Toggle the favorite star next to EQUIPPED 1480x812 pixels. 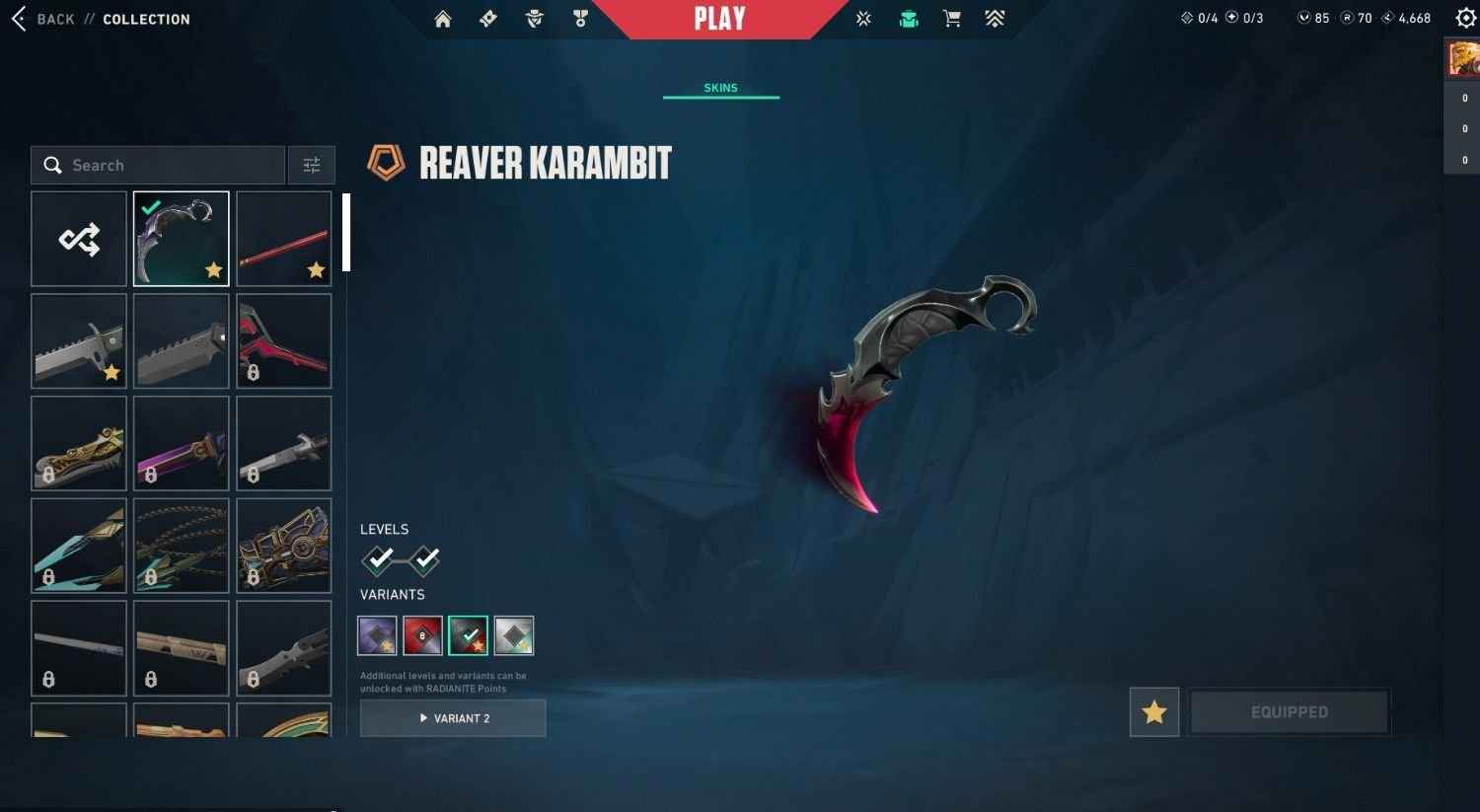(1153, 711)
